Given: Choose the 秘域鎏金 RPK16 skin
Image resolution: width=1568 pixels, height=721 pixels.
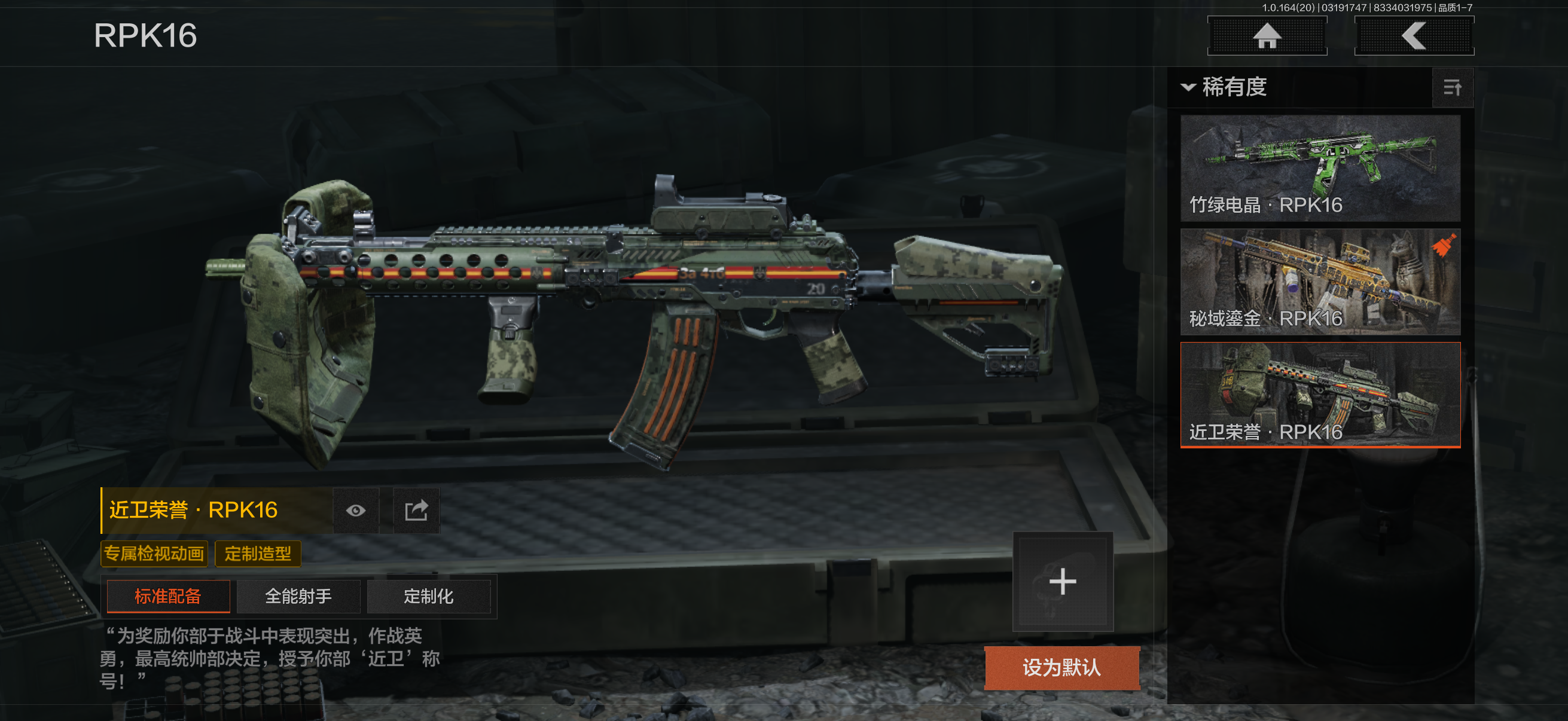Looking at the screenshot, I should [1320, 282].
